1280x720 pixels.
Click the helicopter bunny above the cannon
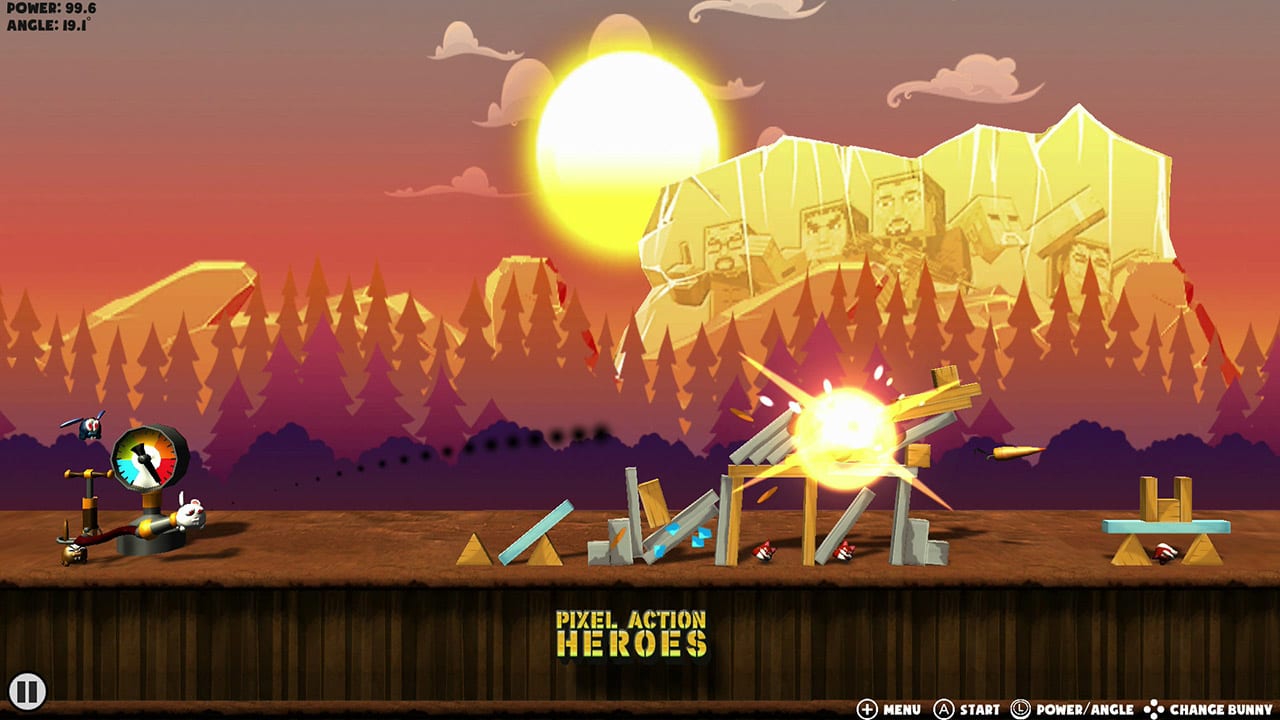pos(90,426)
